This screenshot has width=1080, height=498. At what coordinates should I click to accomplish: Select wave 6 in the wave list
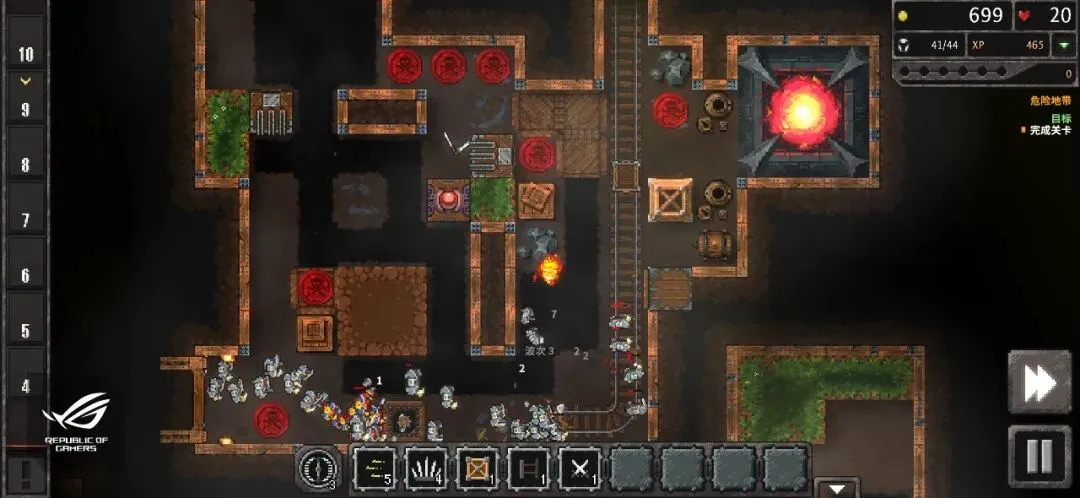point(26,276)
